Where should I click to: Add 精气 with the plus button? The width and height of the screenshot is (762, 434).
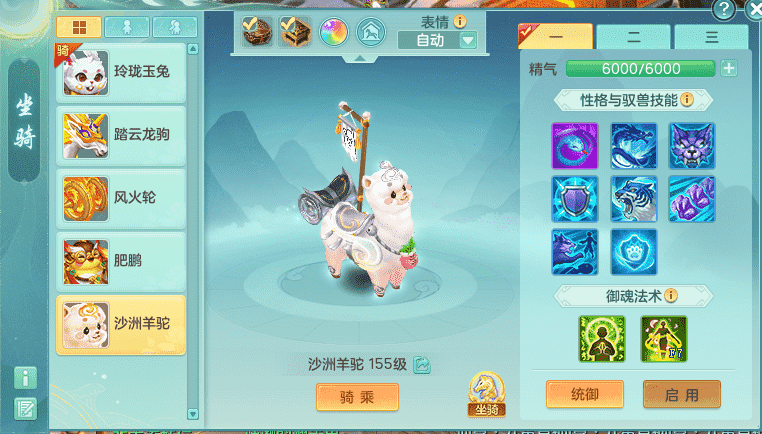click(729, 69)
